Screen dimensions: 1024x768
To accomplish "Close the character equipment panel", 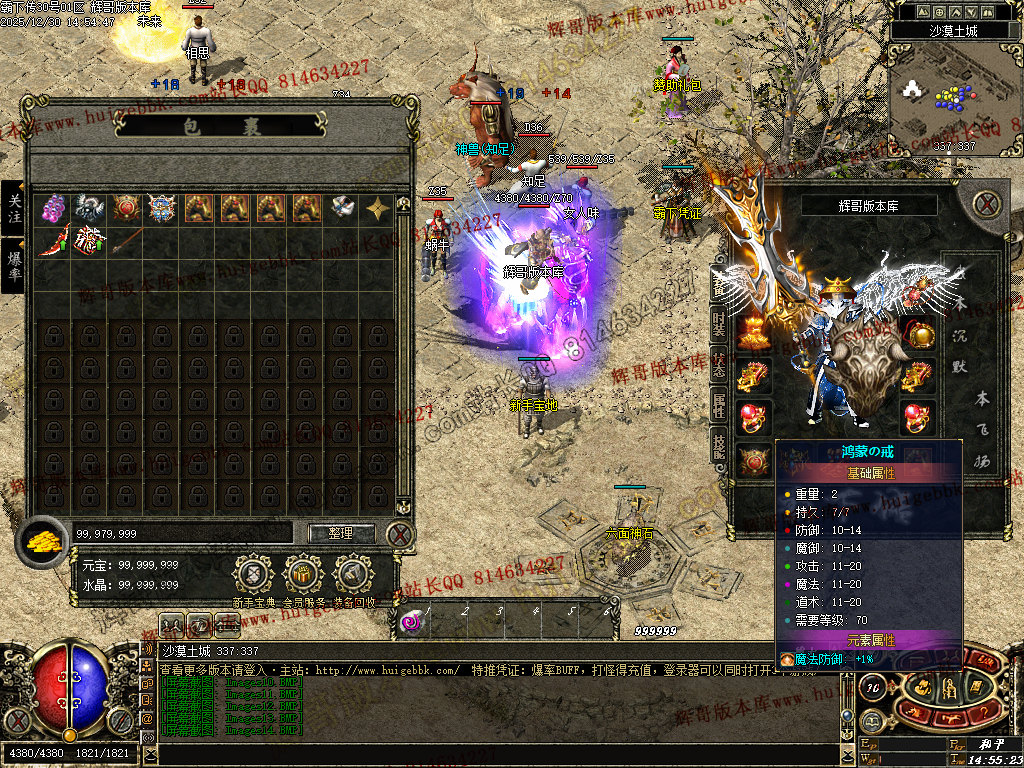I will pyautogui.click(x=988, y=204).
